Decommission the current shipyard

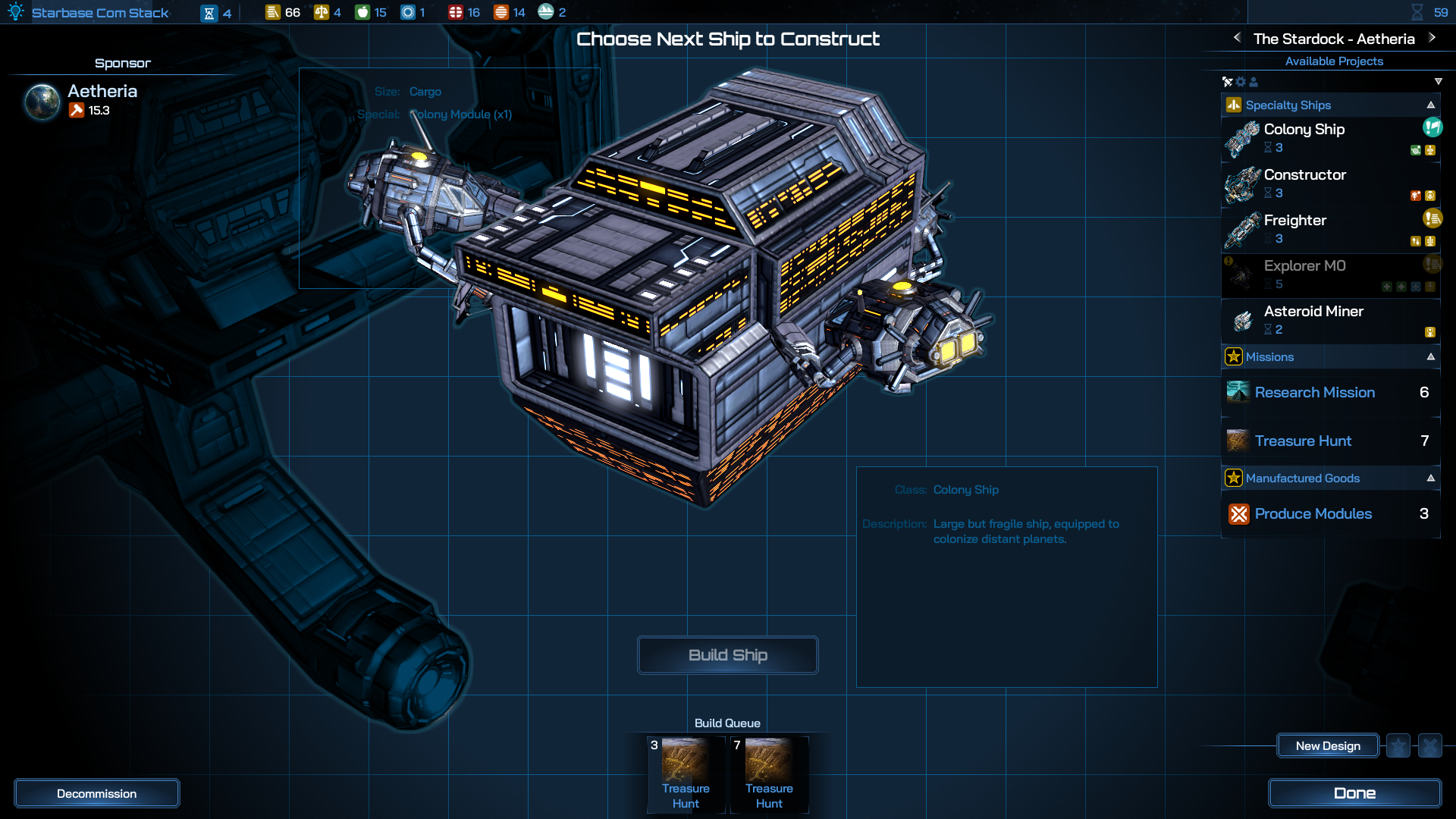[x=96, y=794]
